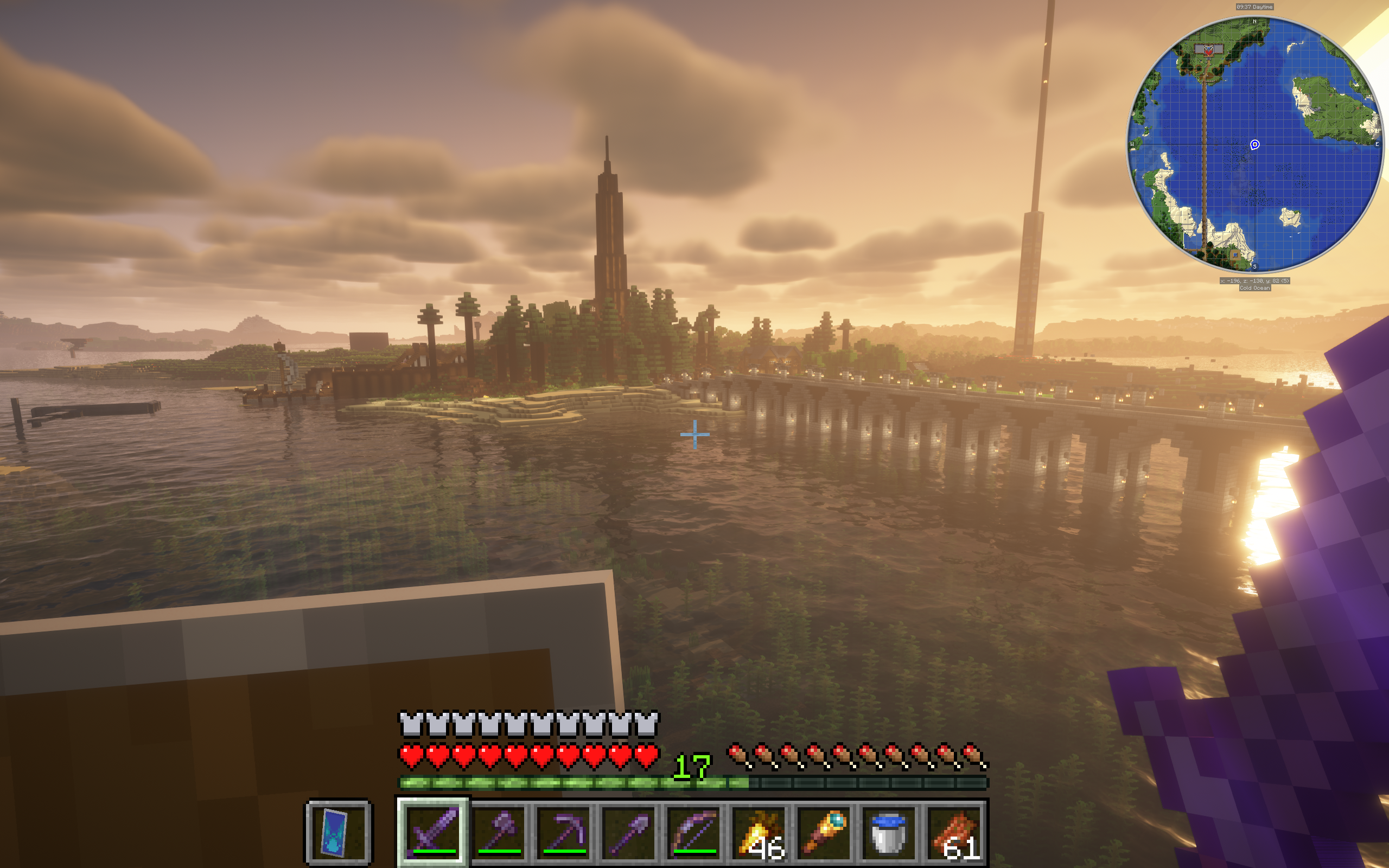Equip the bow from the hotbar
This screenshot has width=1389, height=868.
tap(694, 832)
